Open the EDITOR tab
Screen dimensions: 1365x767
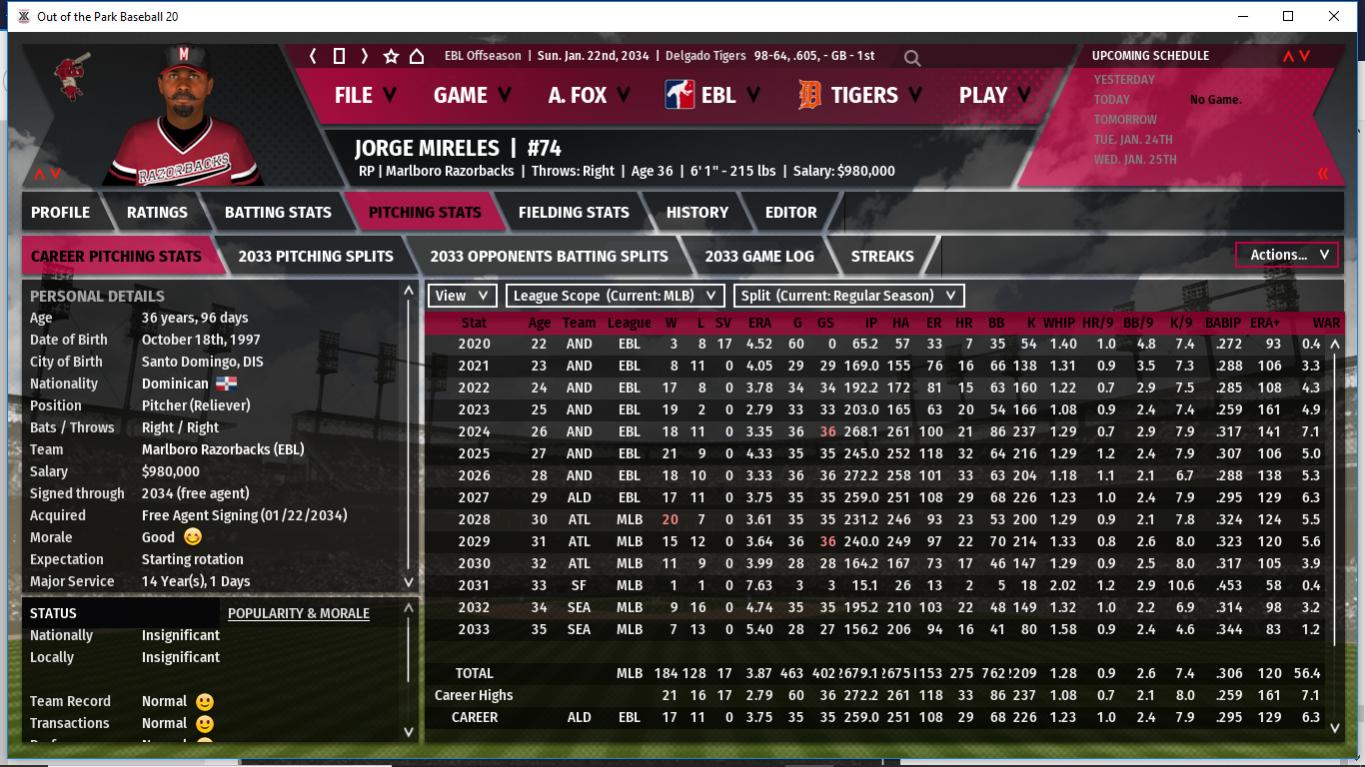(x=791, y=212)
